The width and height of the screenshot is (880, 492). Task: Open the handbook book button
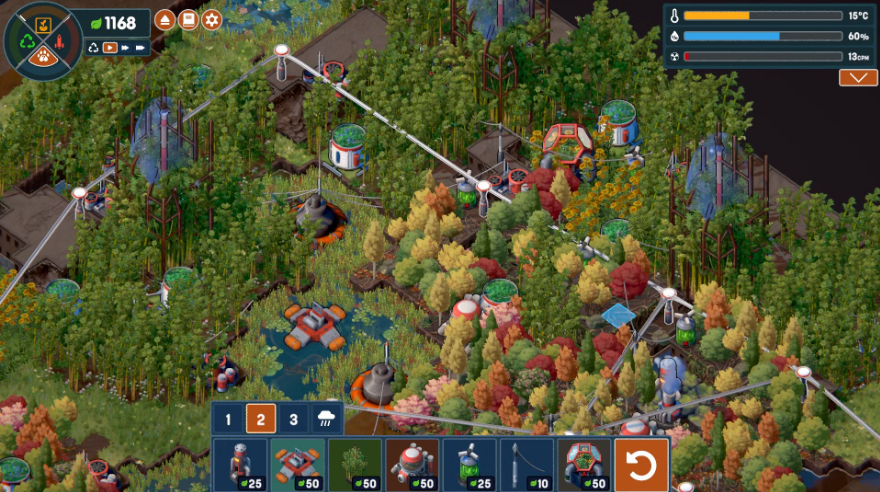[x=188, y=20]
